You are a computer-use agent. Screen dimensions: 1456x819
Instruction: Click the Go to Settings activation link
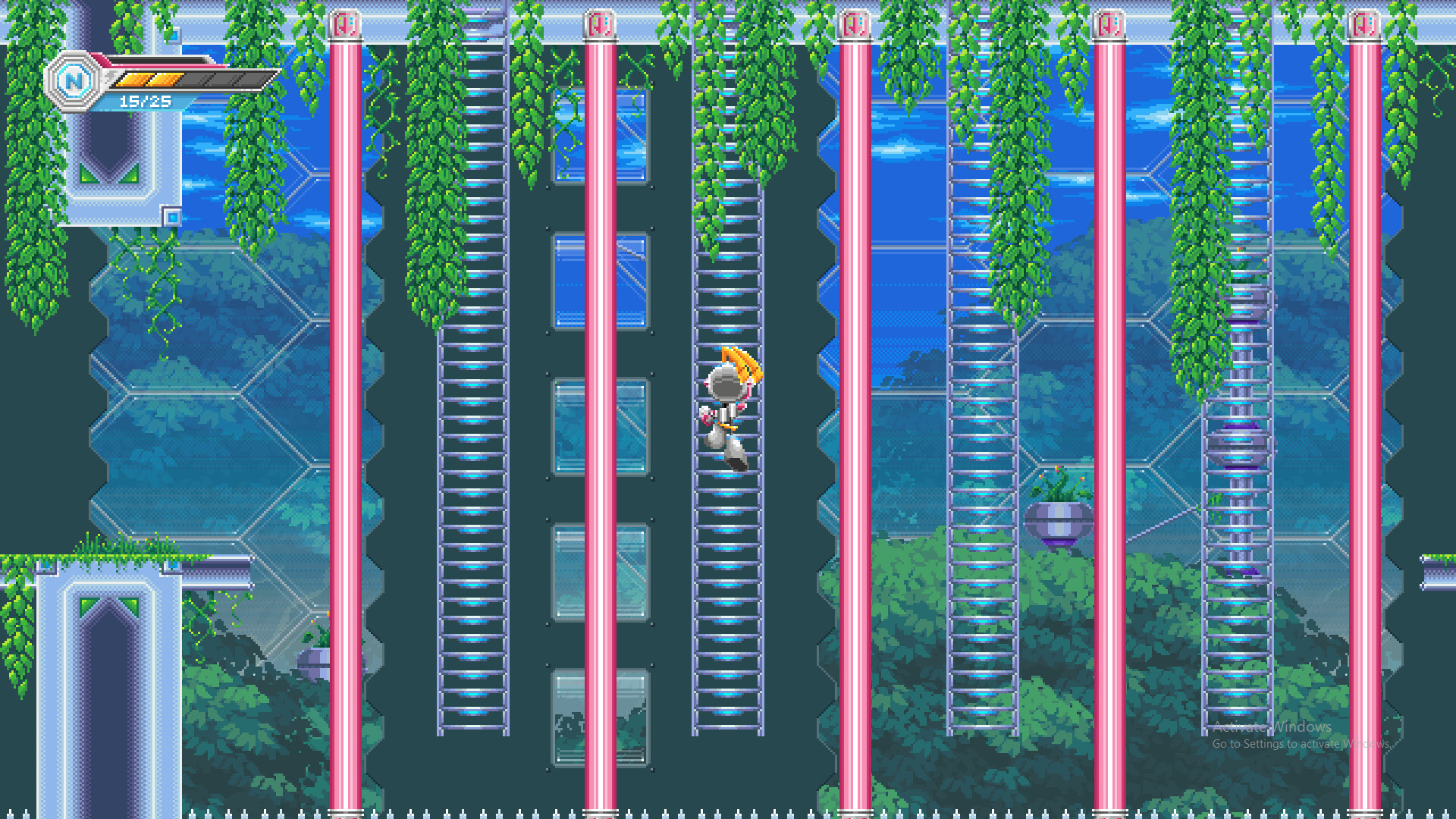pos(1287,745)
